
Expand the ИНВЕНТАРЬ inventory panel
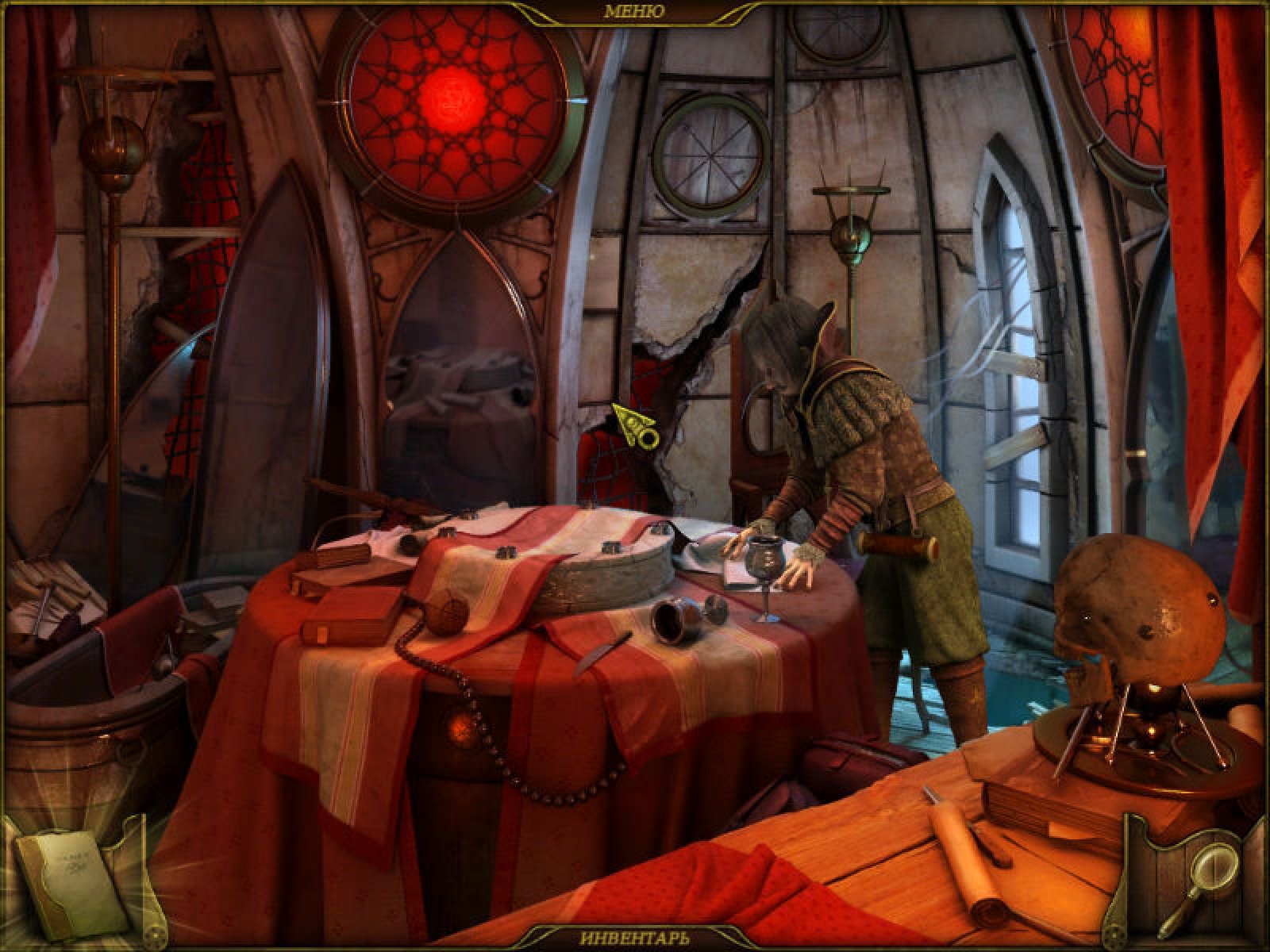tap(633, 936)
